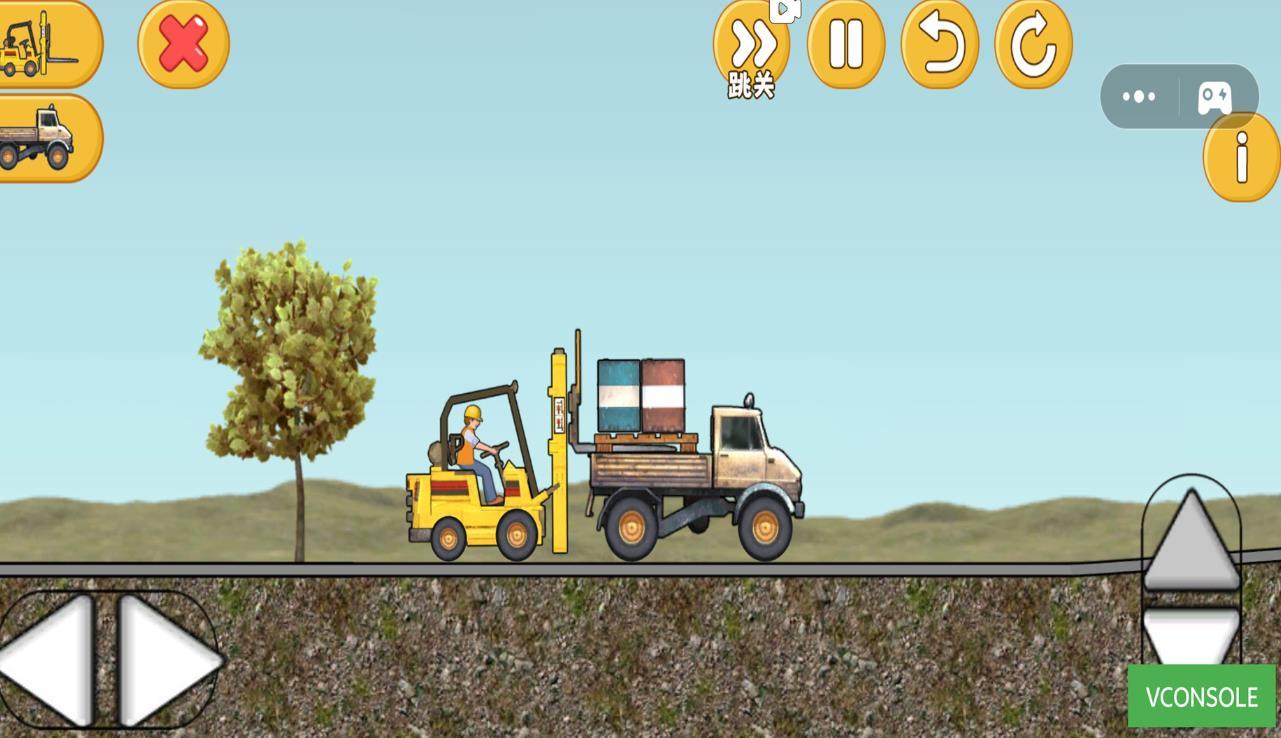Viewport: 1281px width, 738px height.
Task: Select the forklift vehicle in top-left panel
Action: click(x=48, y=43)
